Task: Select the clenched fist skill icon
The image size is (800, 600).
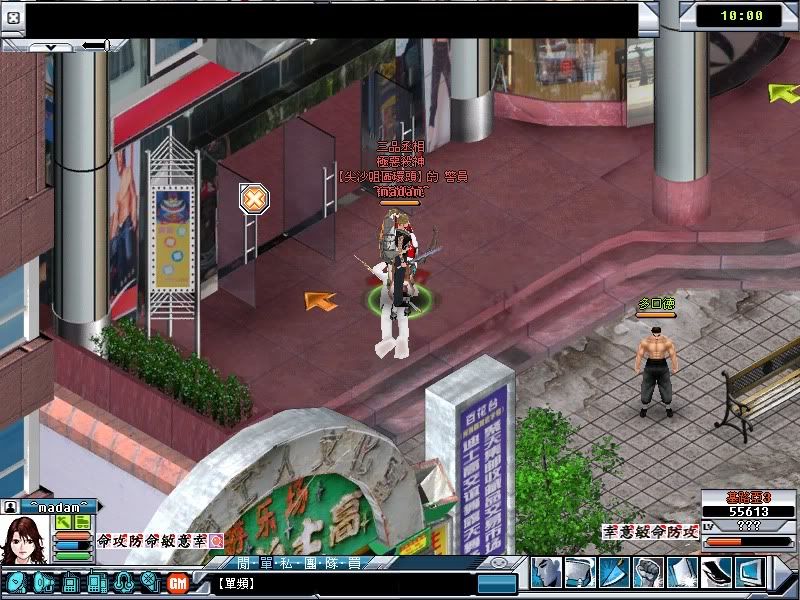Action: (648, 572)
